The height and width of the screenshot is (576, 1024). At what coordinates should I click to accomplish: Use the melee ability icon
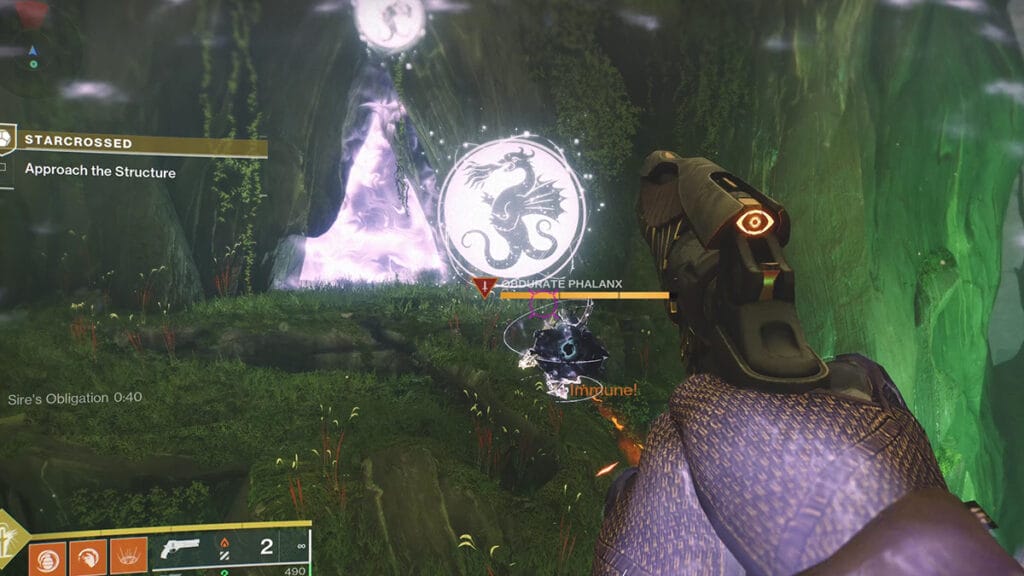pos(87,557)
